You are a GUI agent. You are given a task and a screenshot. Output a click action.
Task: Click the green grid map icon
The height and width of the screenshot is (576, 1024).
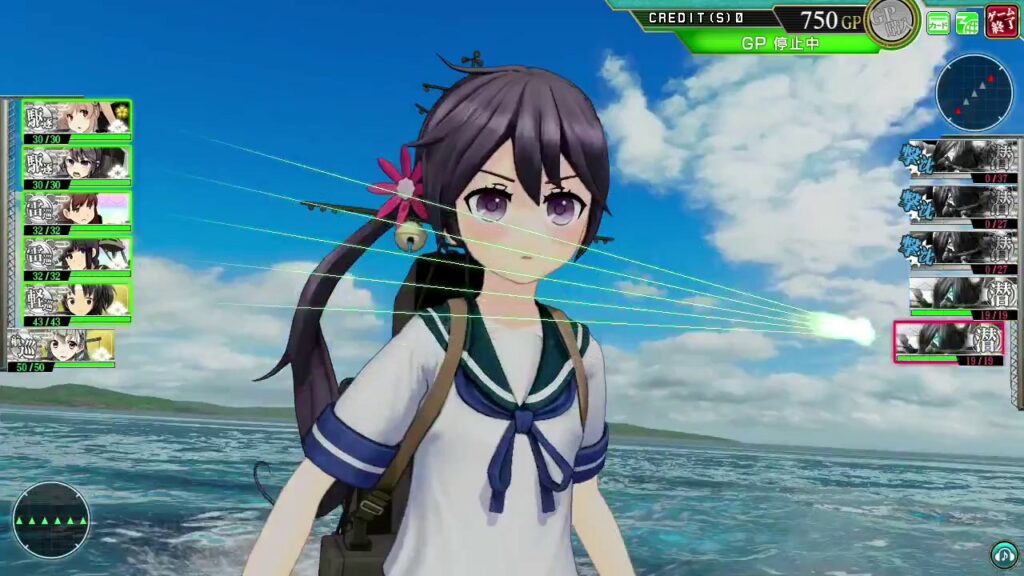967,22
